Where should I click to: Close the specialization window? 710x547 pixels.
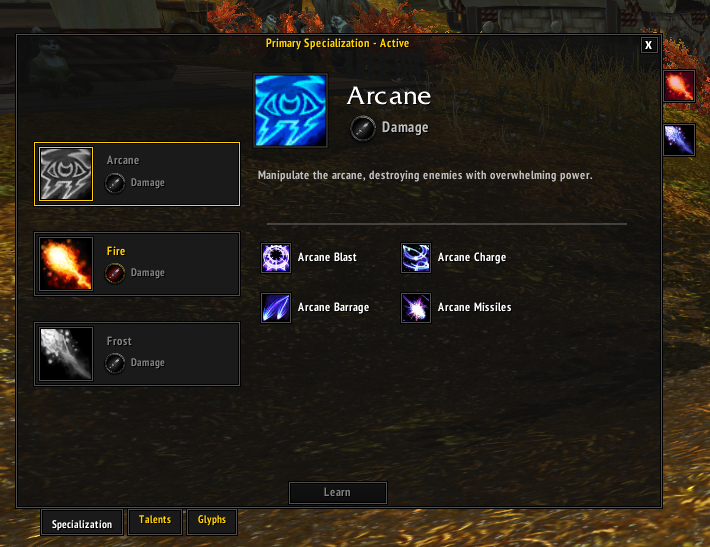[649, 45]
